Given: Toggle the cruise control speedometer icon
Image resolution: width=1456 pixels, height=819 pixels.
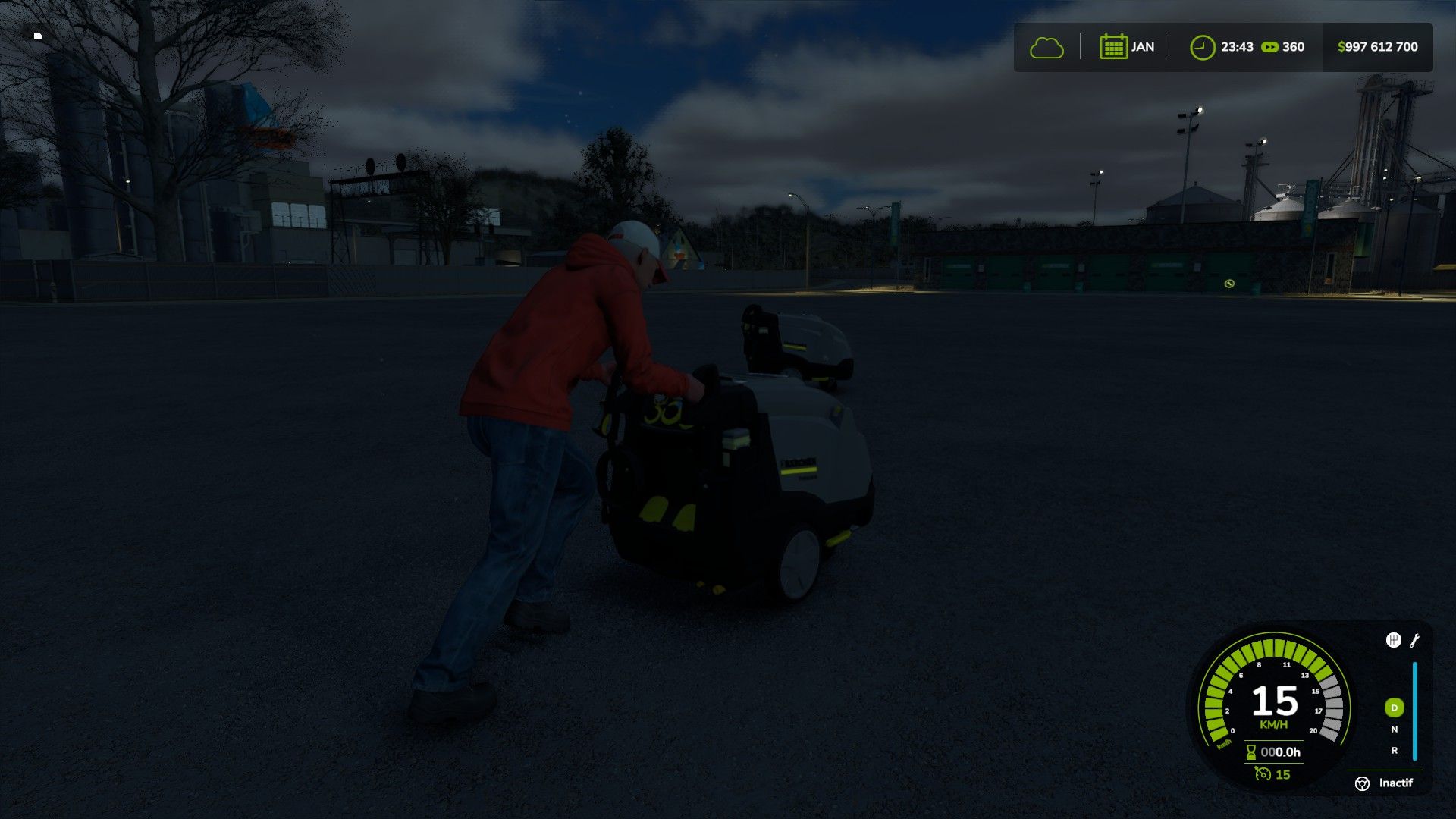Looking at the screenshot, I should point(1263,774).
